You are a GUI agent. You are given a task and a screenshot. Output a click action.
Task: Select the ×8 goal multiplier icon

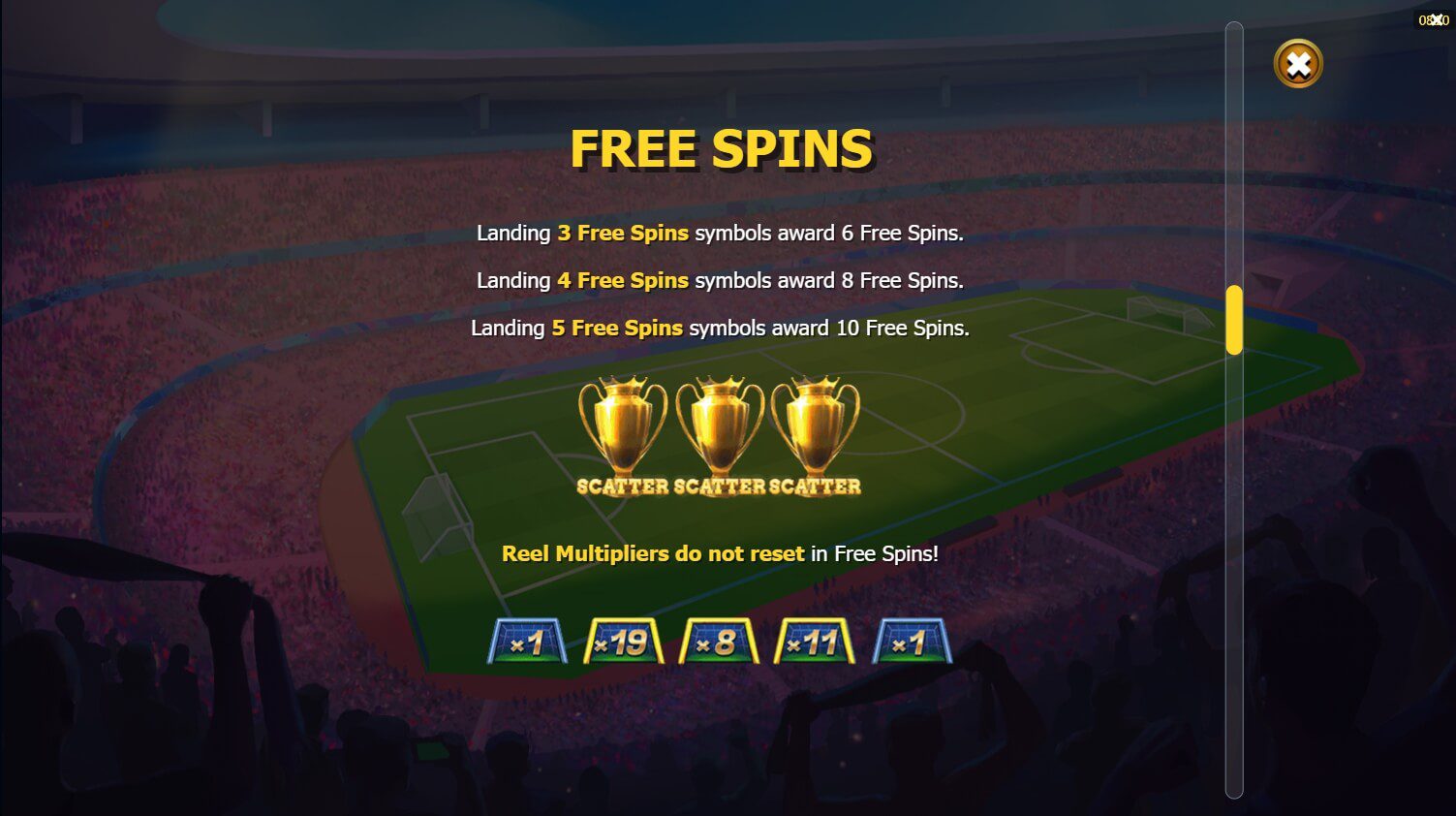[719, 640]
